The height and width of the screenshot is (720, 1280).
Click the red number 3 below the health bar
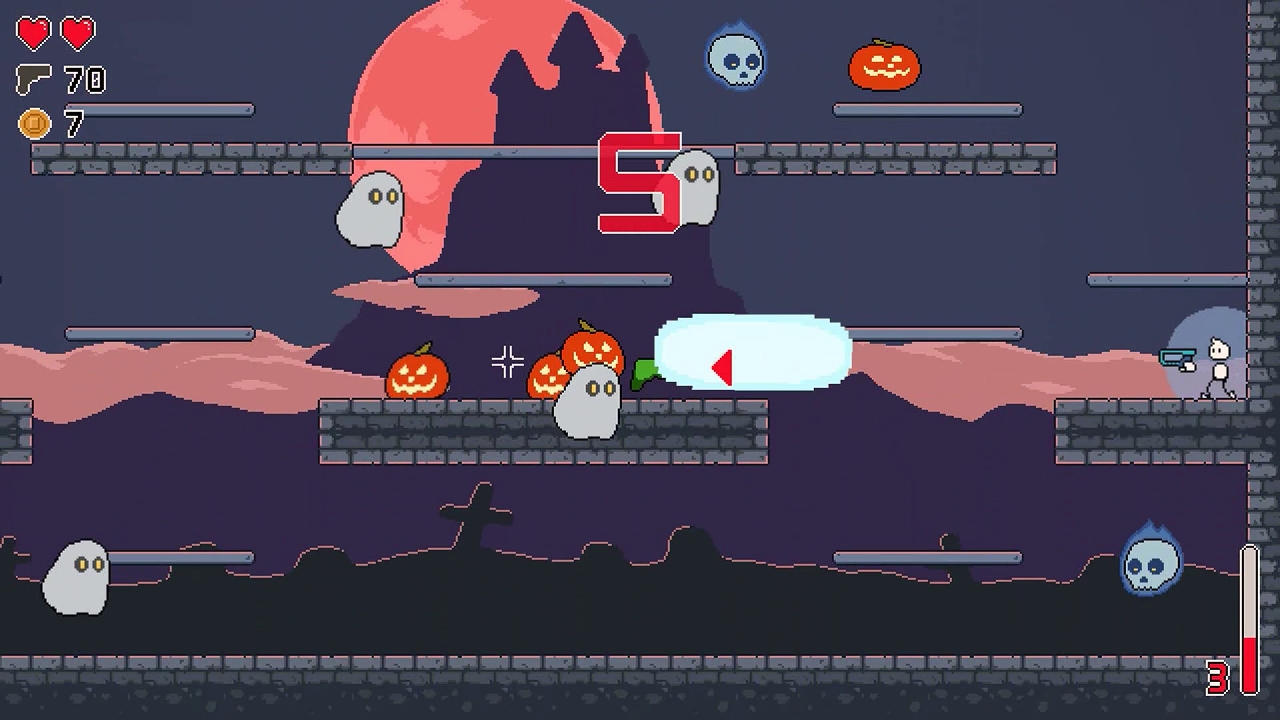[1219, 677]
